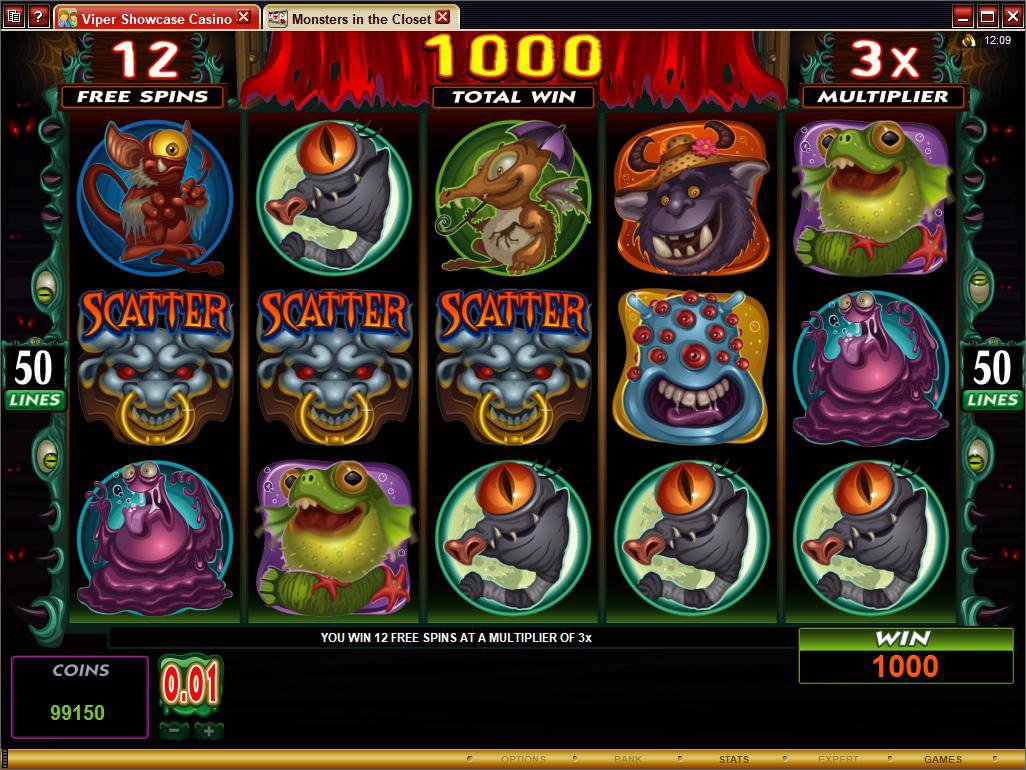Open the question mark help button
Viewport: 1026px width, 770px height.
(x=38, y=16)
